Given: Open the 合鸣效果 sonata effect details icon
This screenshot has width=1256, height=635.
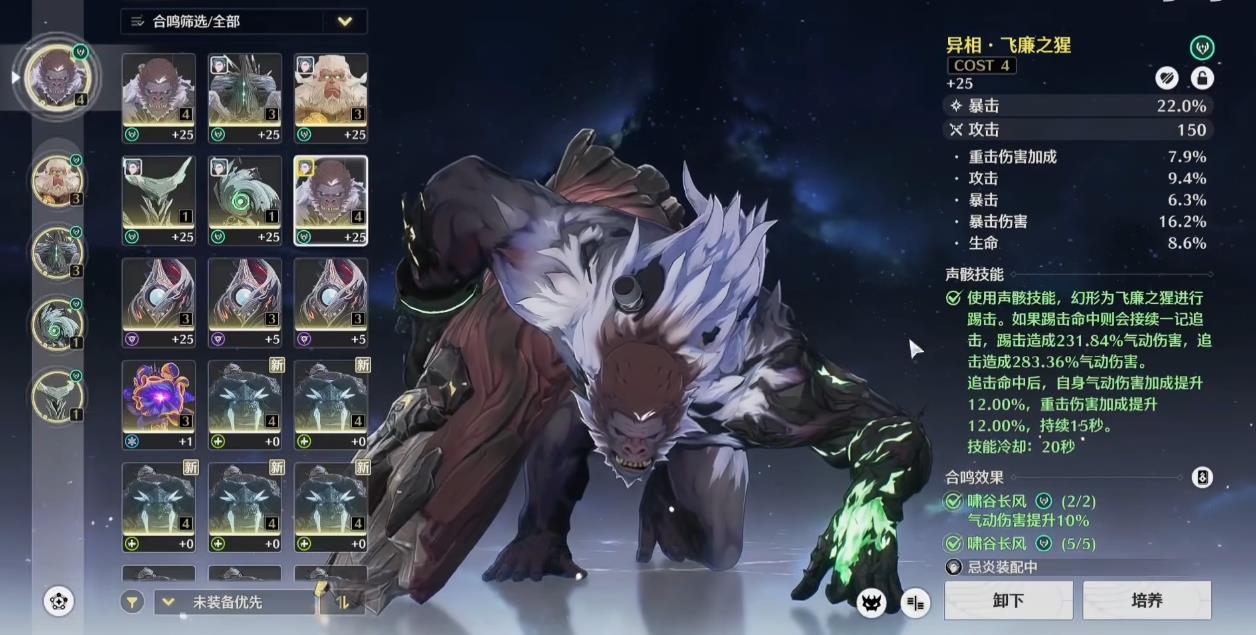Looking at the screenshot, I should 1202,478.
